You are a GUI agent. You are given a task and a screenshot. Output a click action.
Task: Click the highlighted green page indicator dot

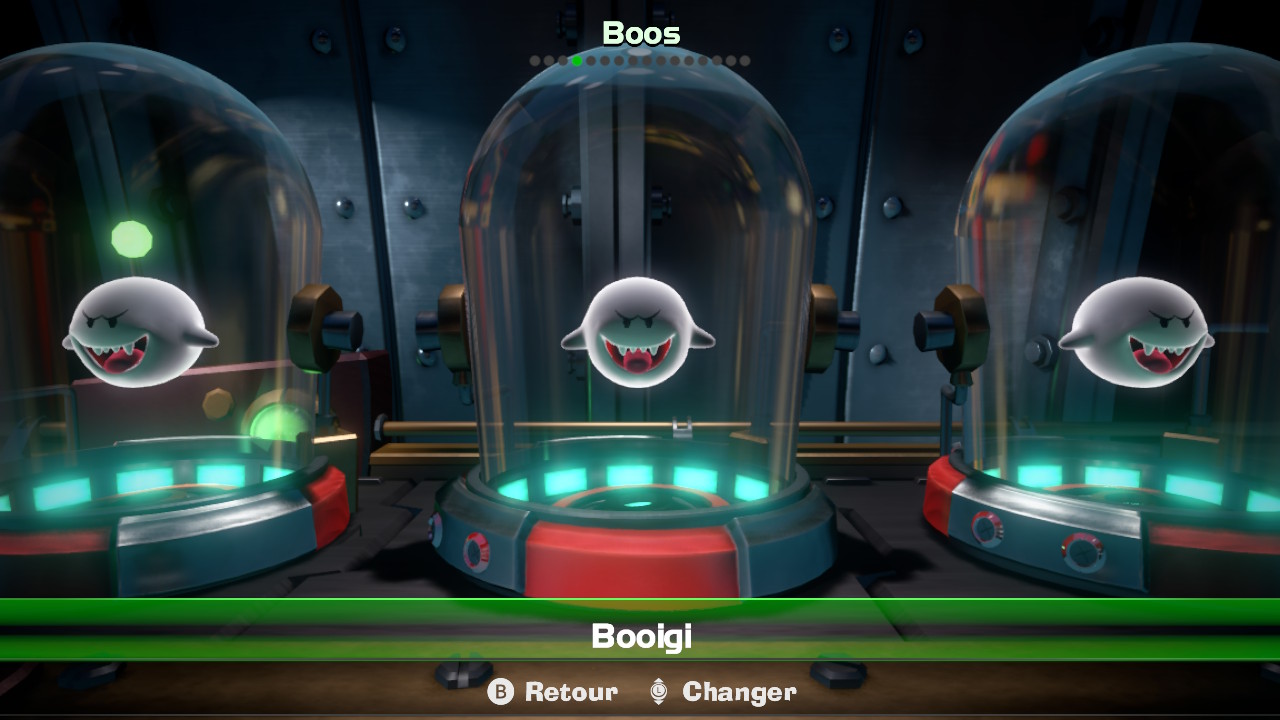click(x=577, y=61)
